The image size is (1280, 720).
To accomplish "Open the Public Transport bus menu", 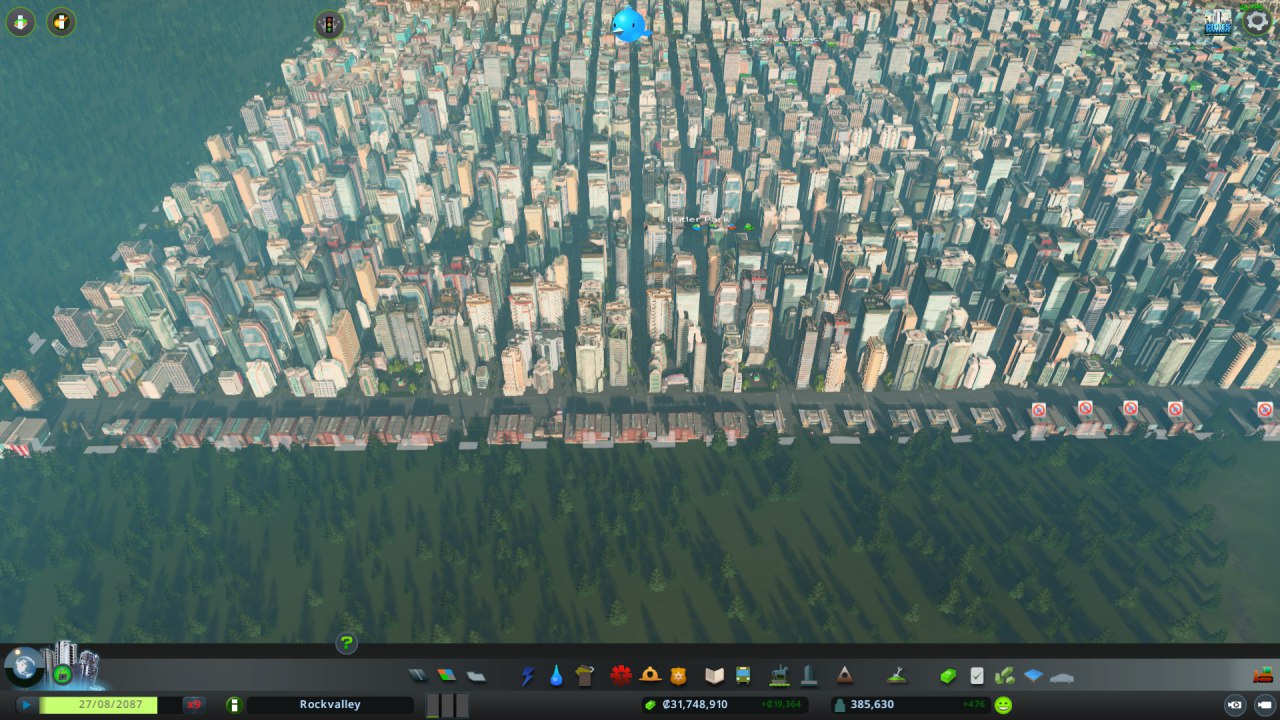I will pyautogui.click(x=743, y=676).
